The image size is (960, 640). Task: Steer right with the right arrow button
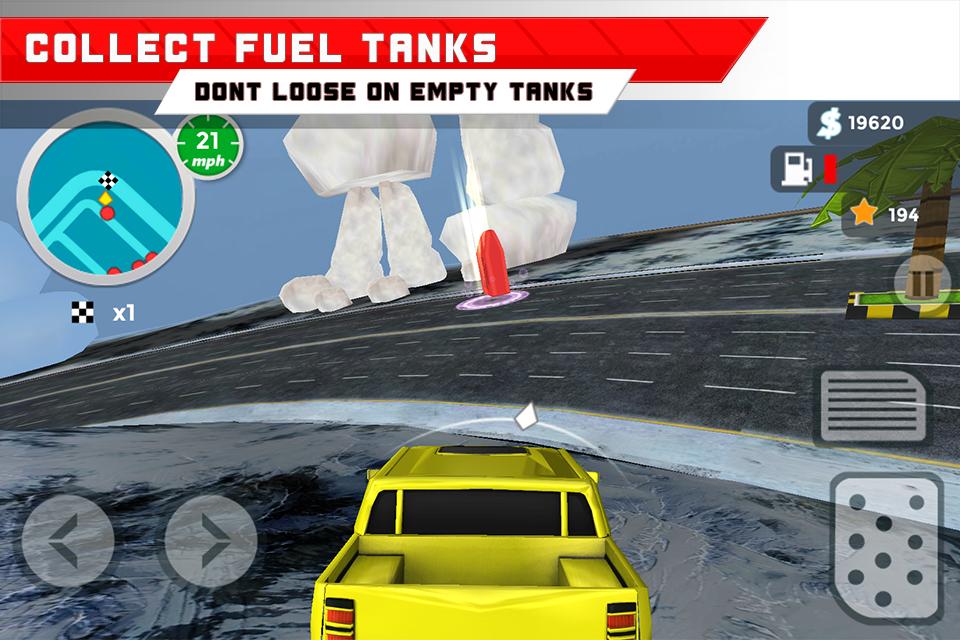pos(210,541)
